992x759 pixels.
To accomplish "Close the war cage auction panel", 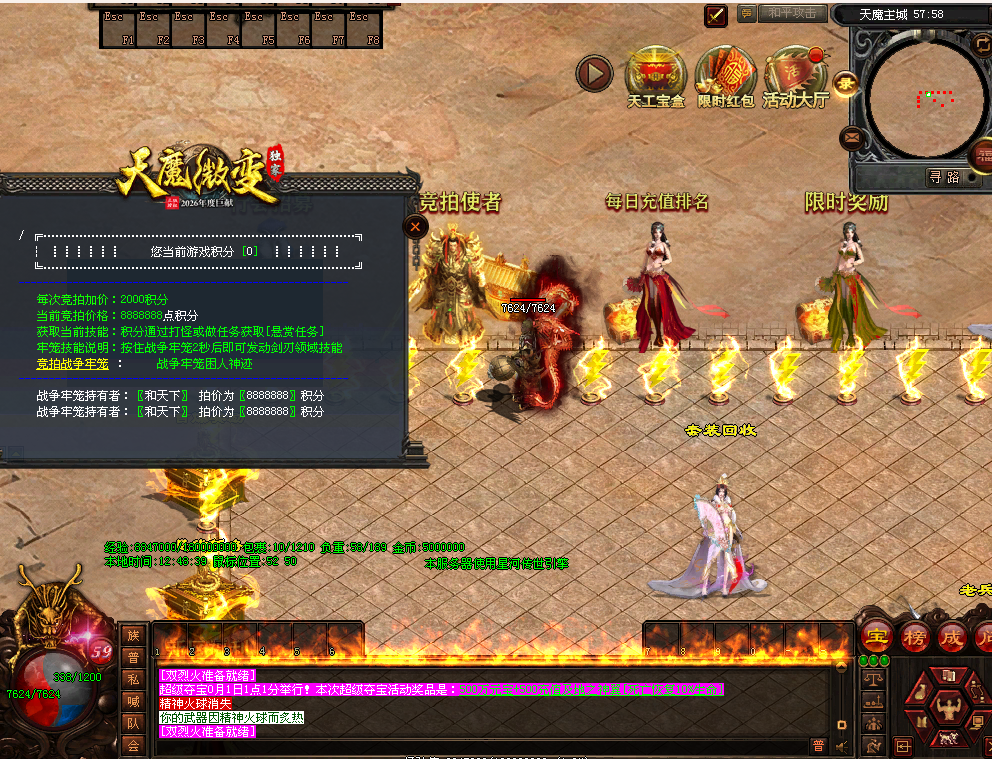I will 415,227.
